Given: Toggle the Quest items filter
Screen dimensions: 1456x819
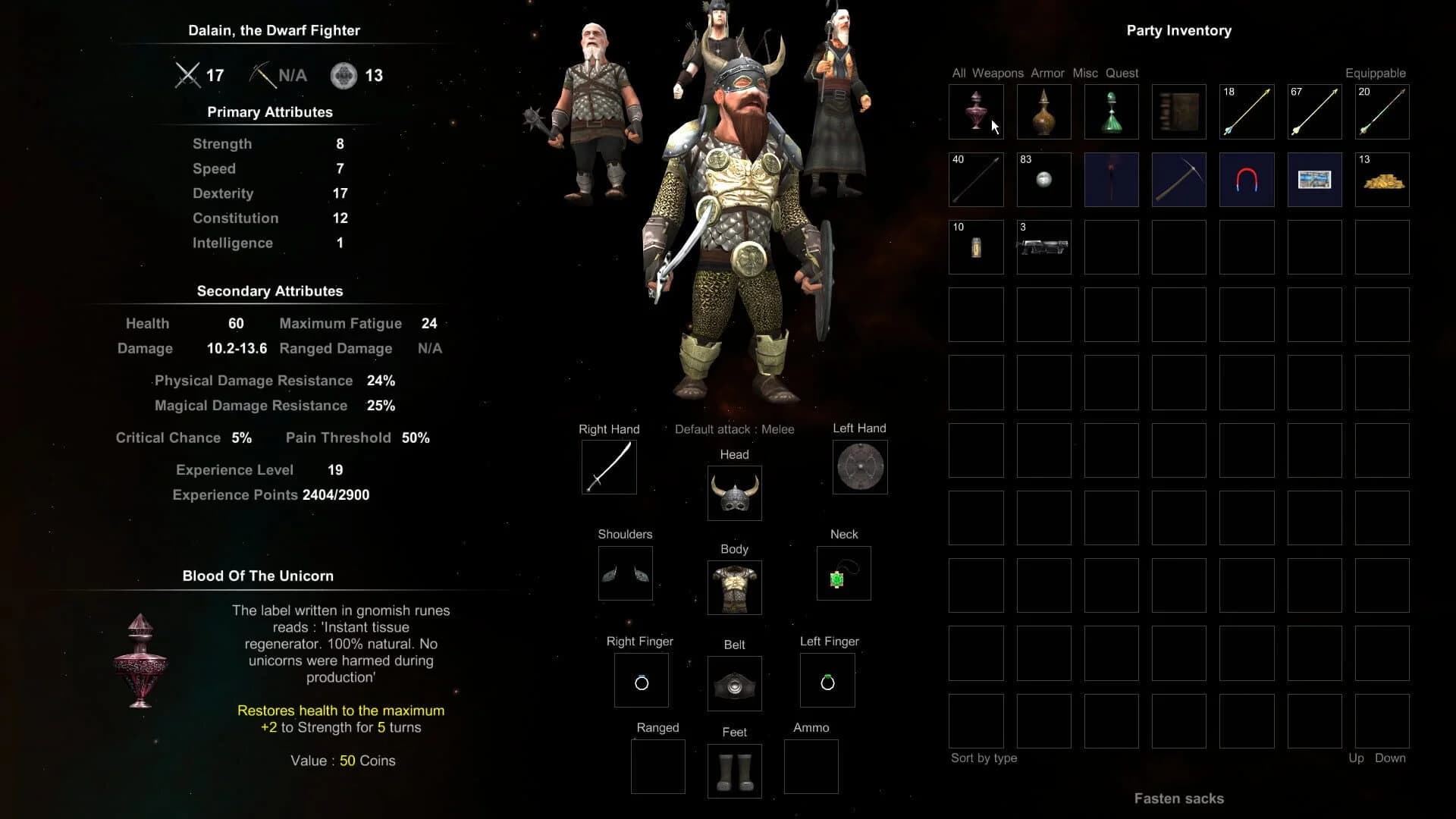Looking at the screenshot, I should tap(1122, 73).
